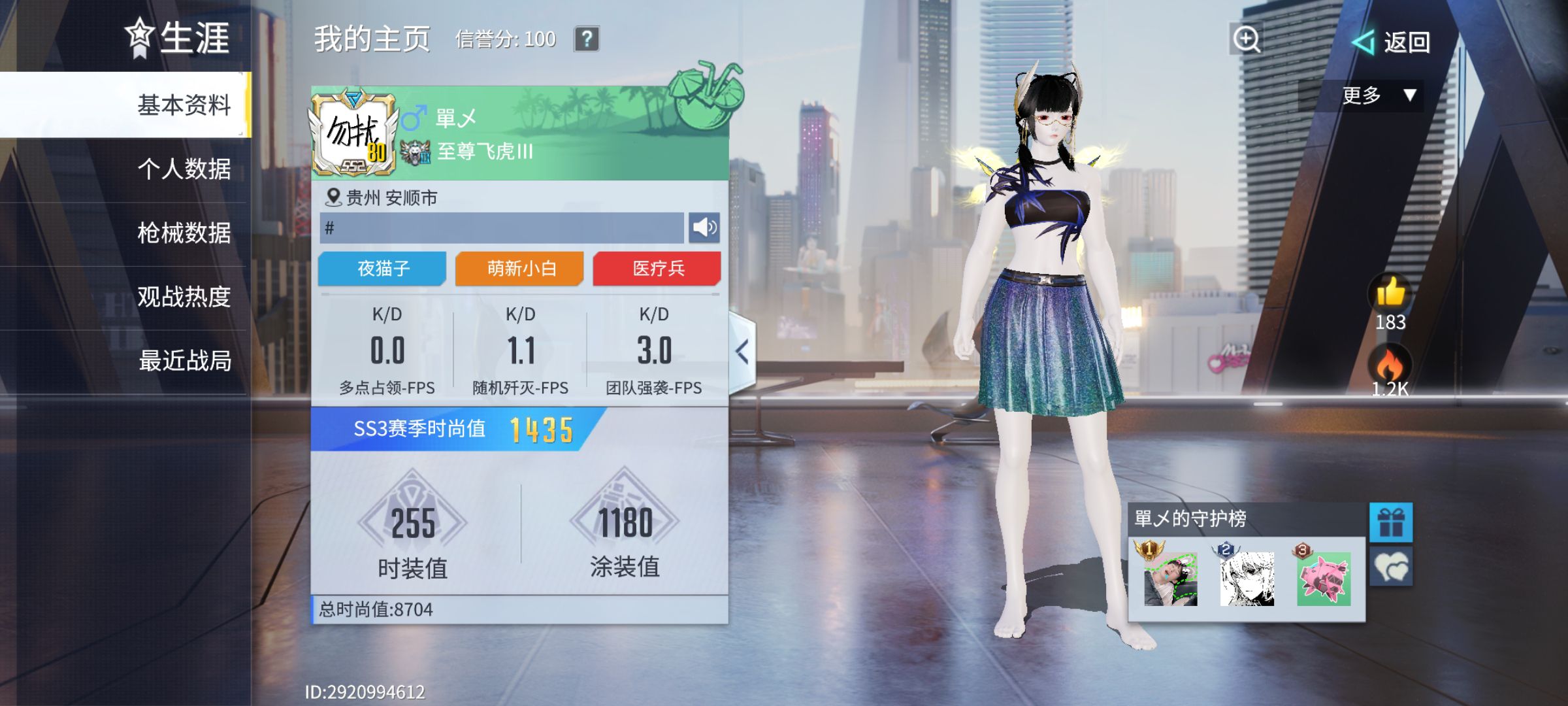Click the 医疗兵 tag

[x=657, y=269]
